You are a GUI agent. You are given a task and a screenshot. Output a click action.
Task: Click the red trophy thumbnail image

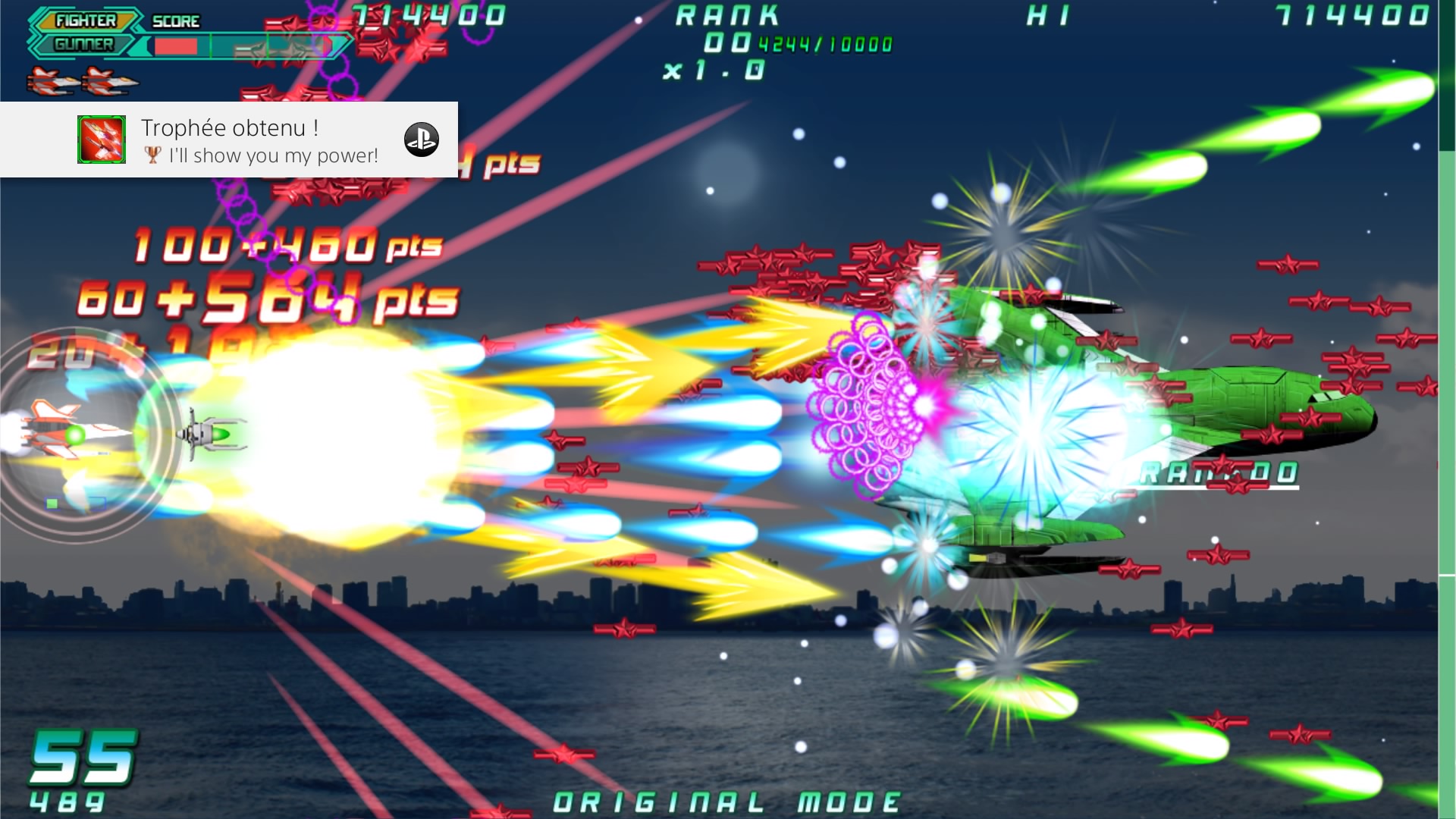click(x=102, y=140)
